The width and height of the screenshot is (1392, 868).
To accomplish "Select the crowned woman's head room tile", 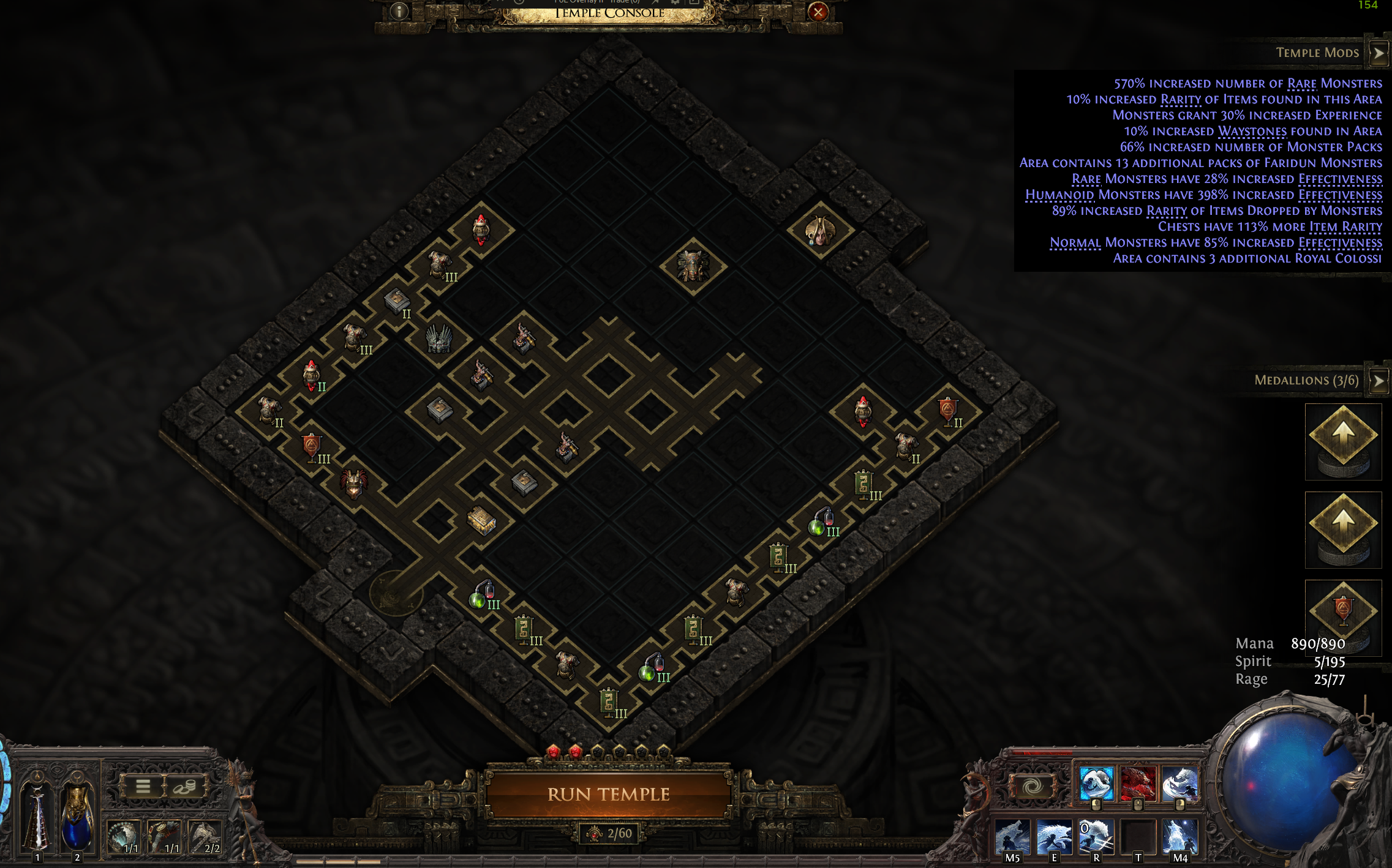I will pyautogui.click(x=820, y=231).
